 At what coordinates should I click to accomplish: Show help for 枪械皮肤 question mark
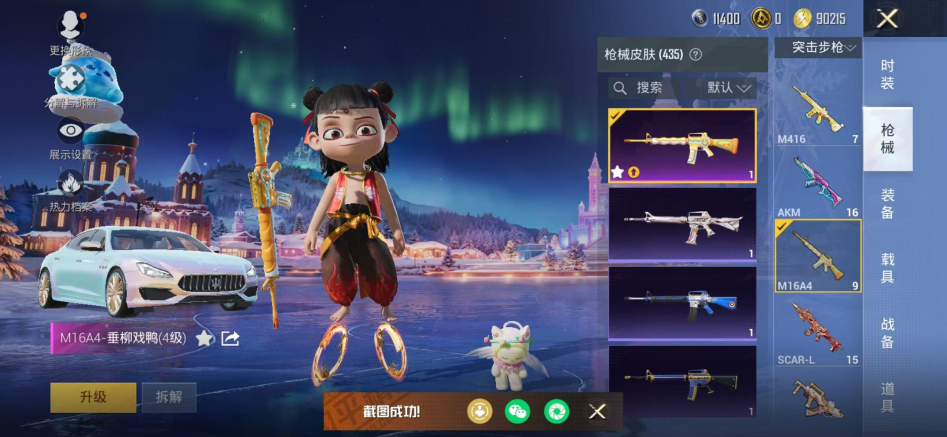click(696, 55)
